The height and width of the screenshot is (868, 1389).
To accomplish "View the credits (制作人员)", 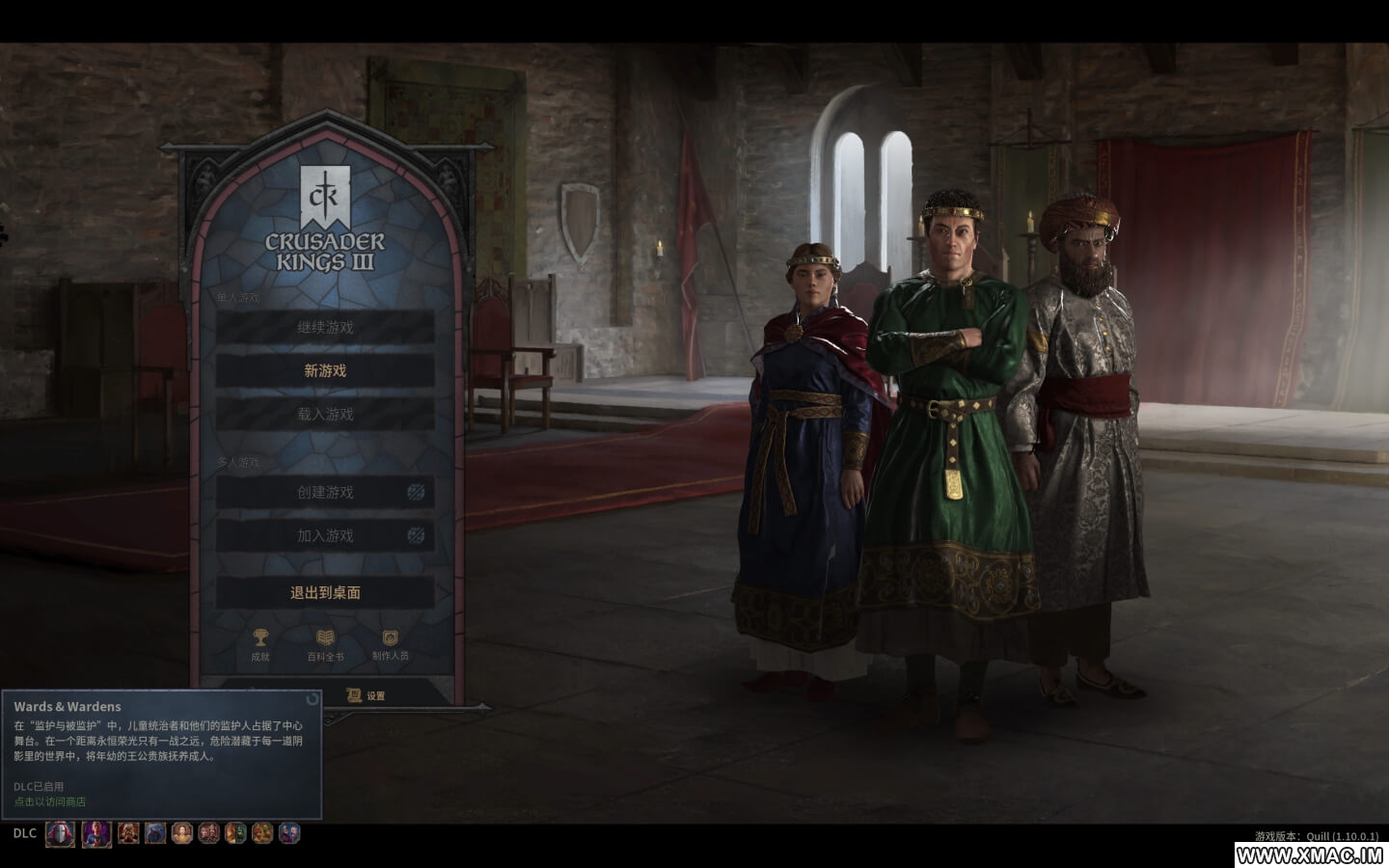I will click(390, 643).
